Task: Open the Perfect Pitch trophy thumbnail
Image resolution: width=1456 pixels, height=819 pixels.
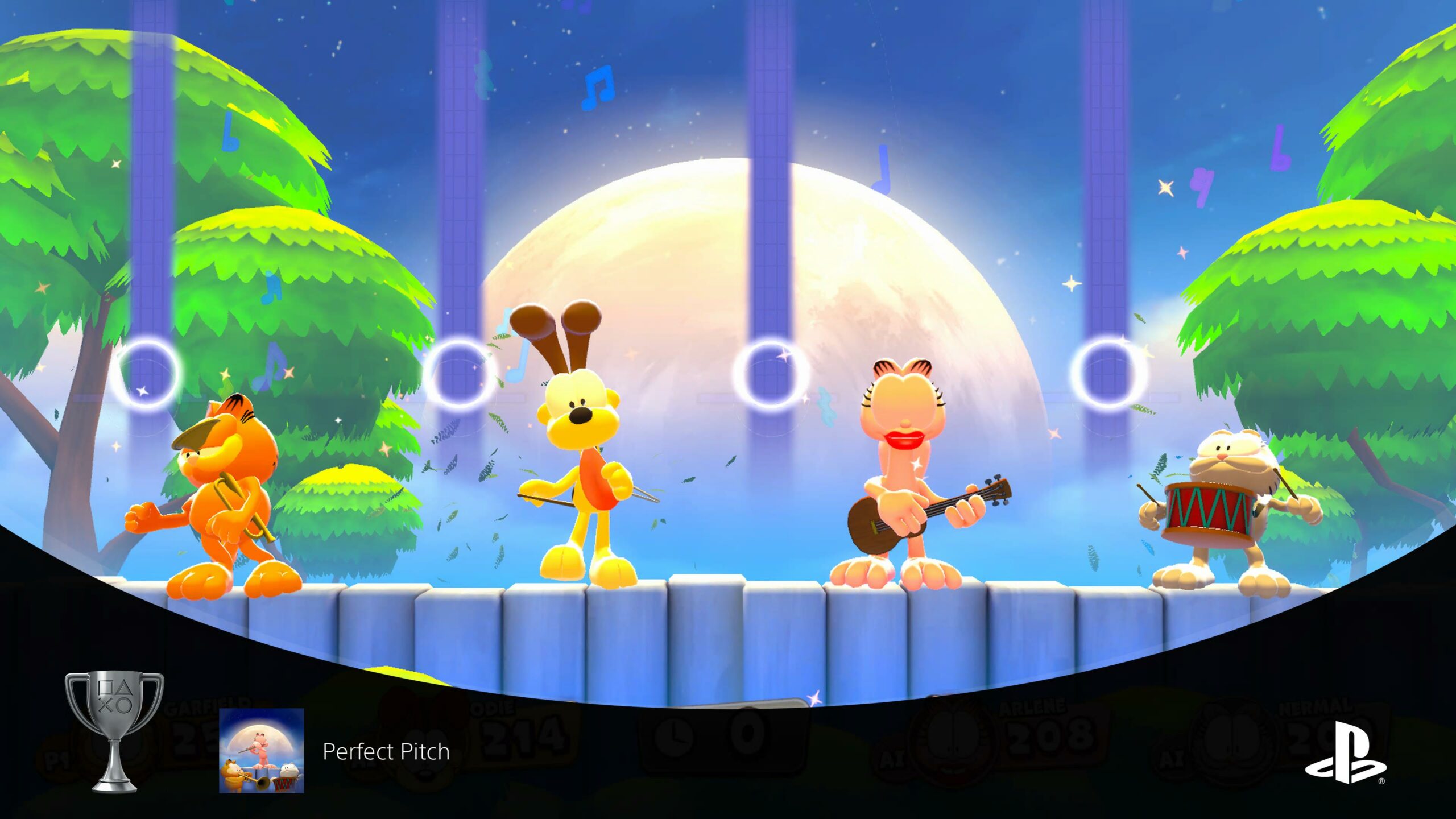Action: (x=262, y=750)
